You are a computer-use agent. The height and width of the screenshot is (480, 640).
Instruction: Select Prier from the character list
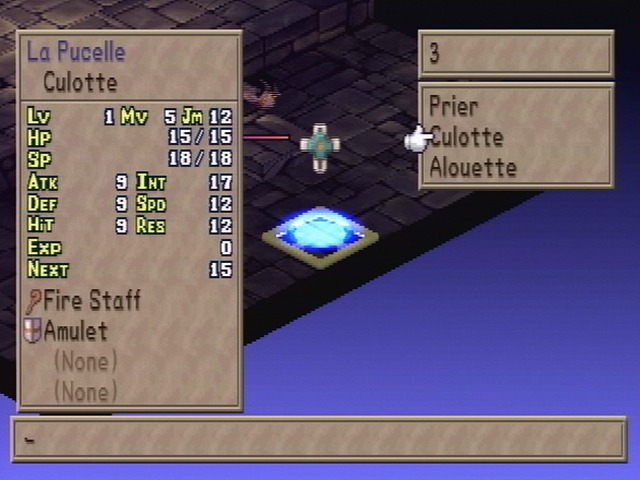point(454,106)
